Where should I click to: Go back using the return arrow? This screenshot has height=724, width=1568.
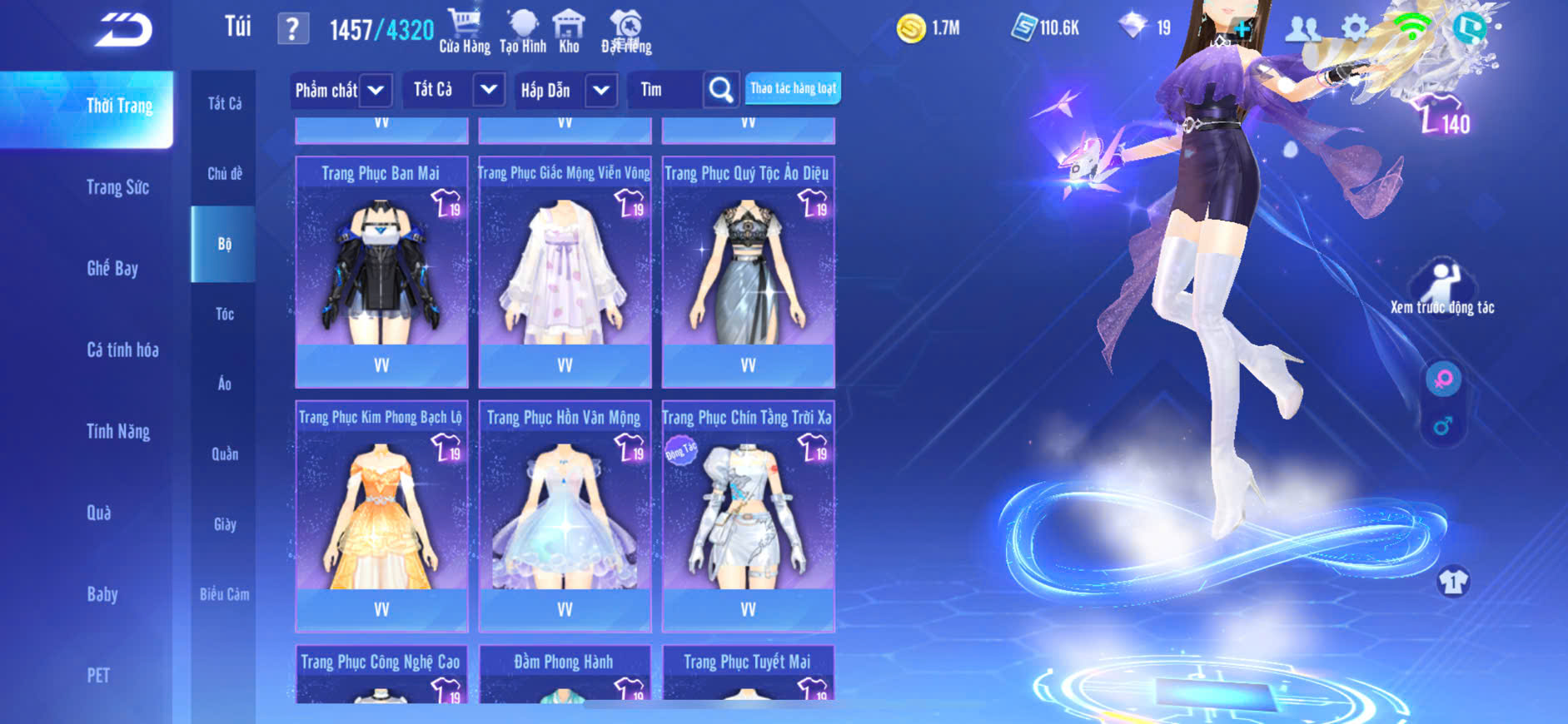(124, 30)
